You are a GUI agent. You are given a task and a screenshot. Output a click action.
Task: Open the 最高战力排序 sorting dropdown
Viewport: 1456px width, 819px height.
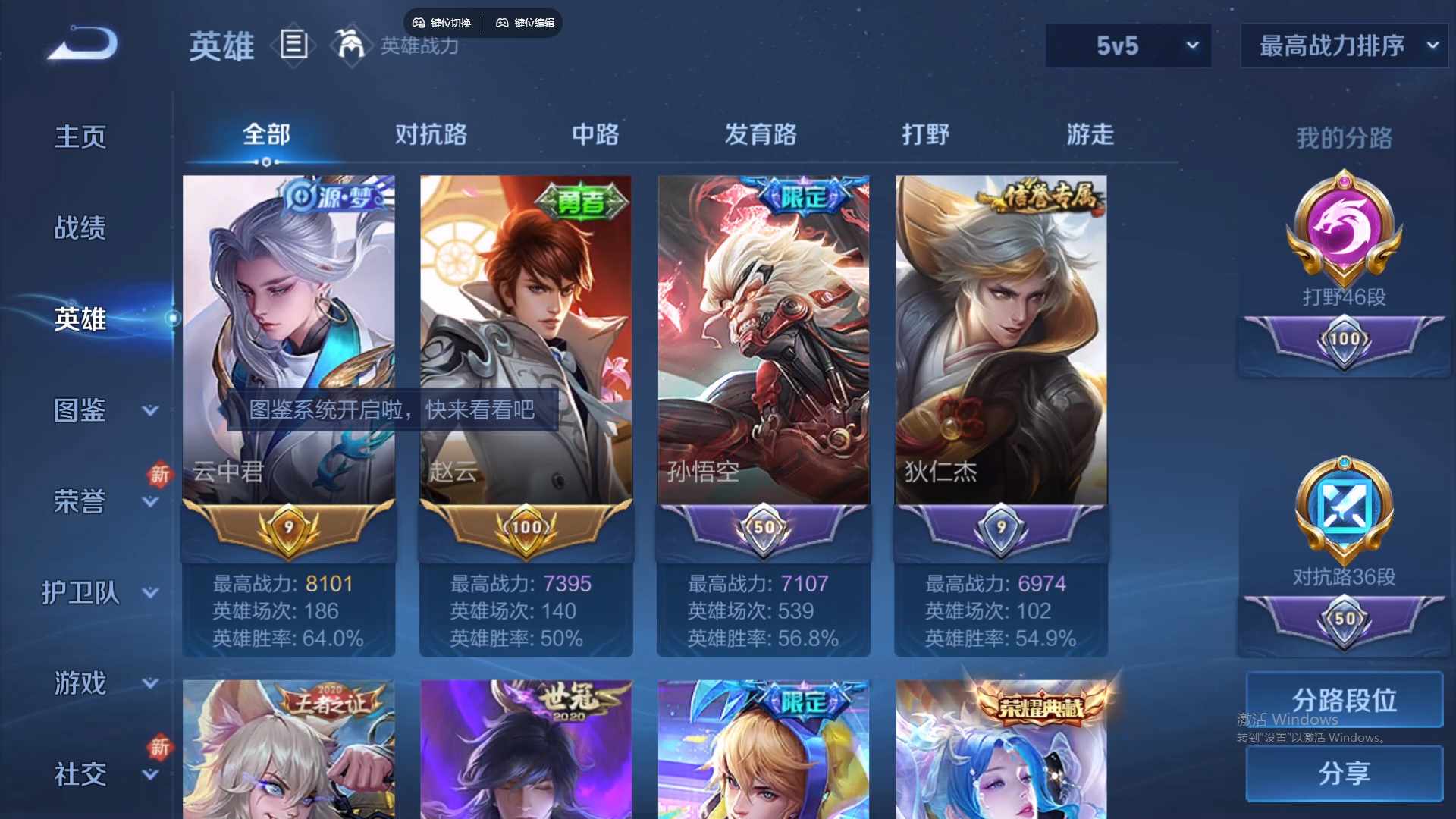[1342, 45]
